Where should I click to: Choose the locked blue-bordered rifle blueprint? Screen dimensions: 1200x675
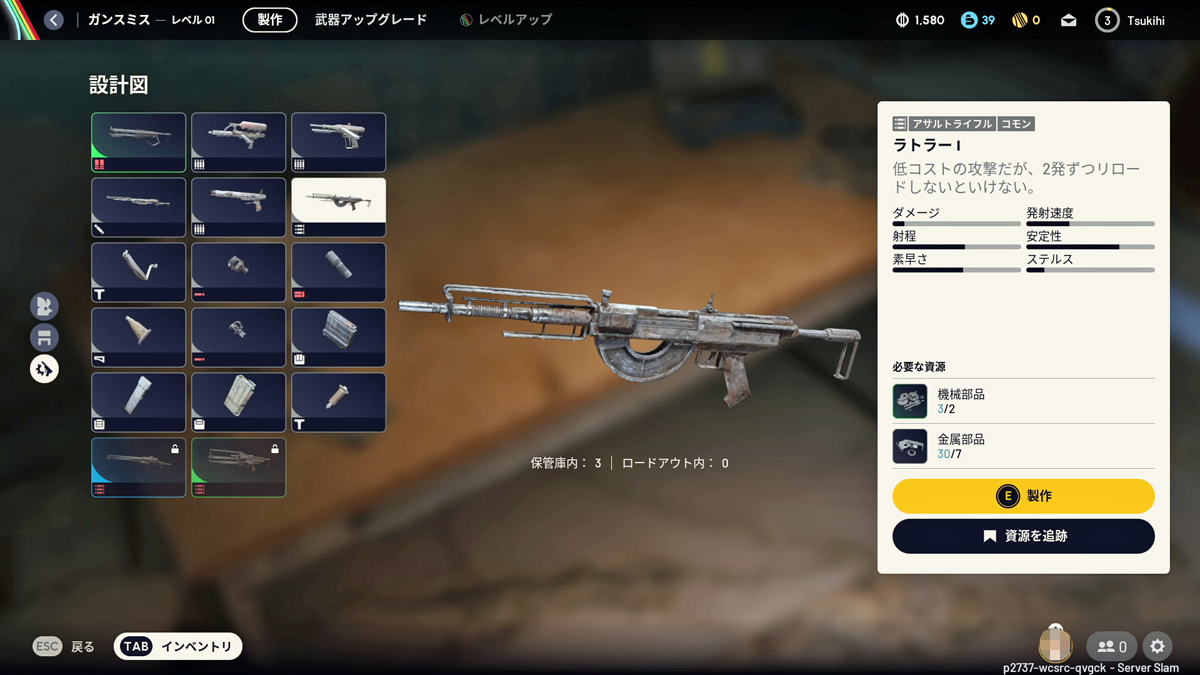(x=138, y=467)
